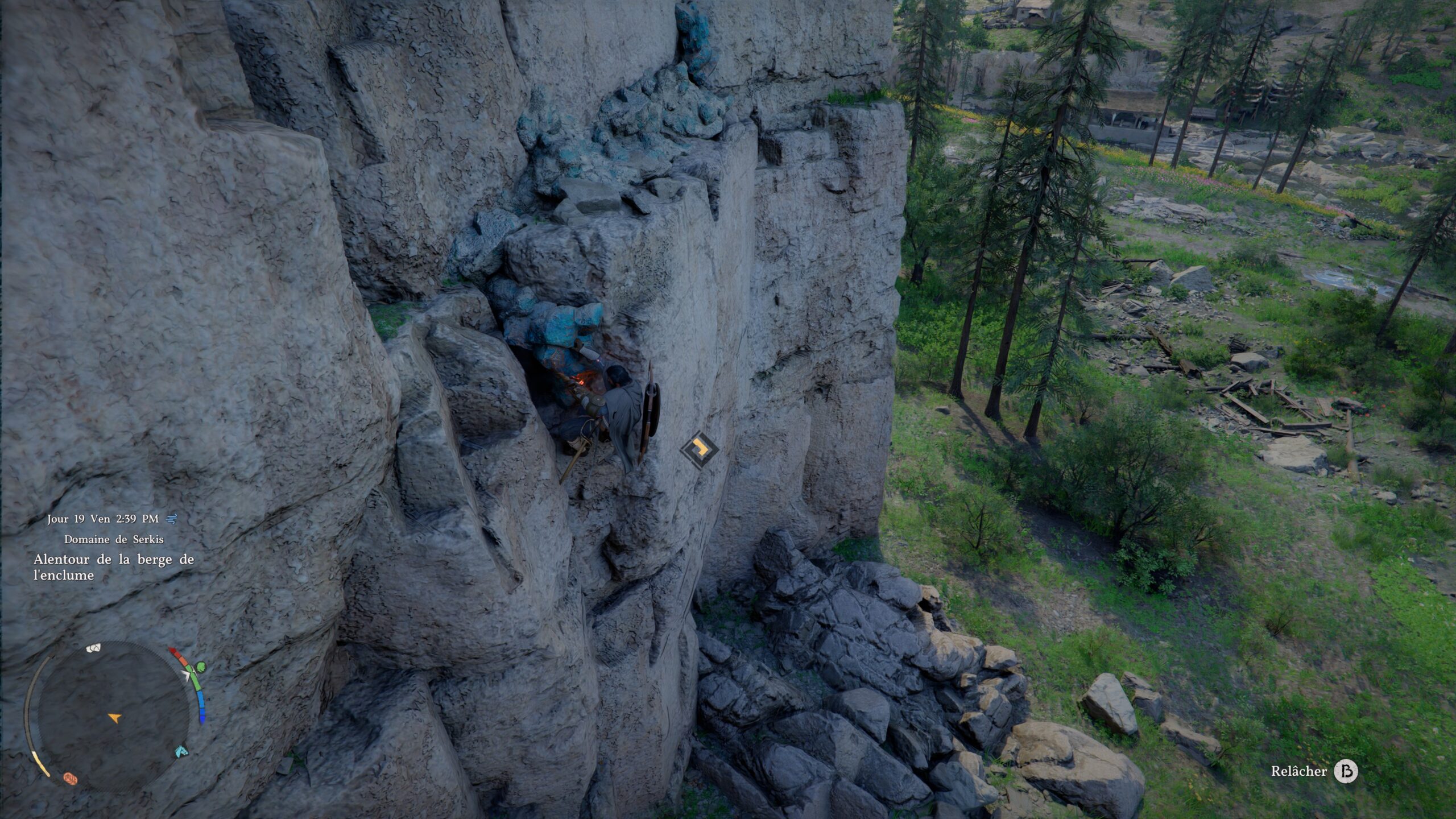Click the wind weather icon beside the time
Image resolution: width=1456 pixels, height=819 pixels.
click(x=172, y=519)
